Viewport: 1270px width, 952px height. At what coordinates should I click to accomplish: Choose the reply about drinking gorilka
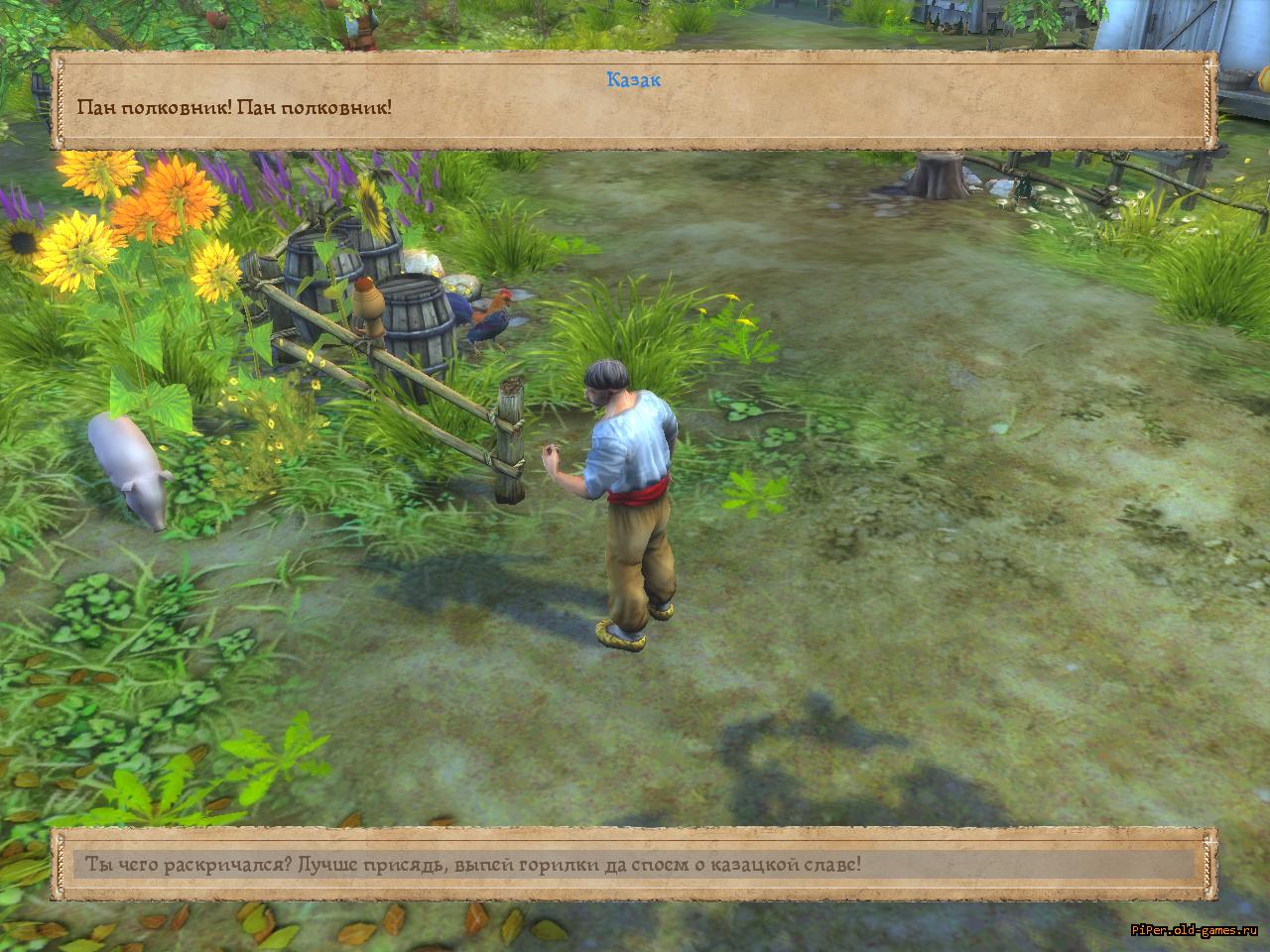click(x=473, y=864)
